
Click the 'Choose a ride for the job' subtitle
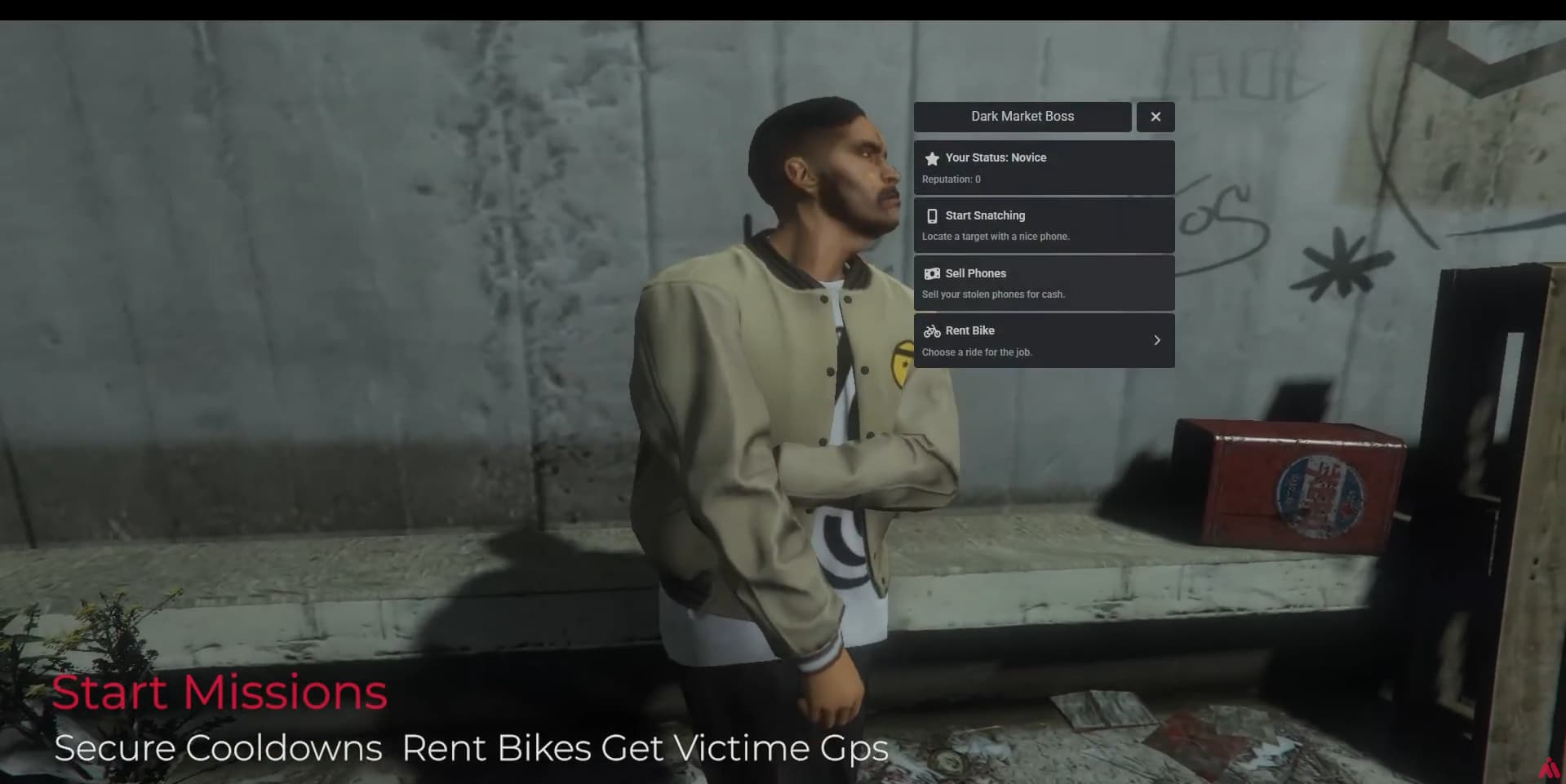976,352
